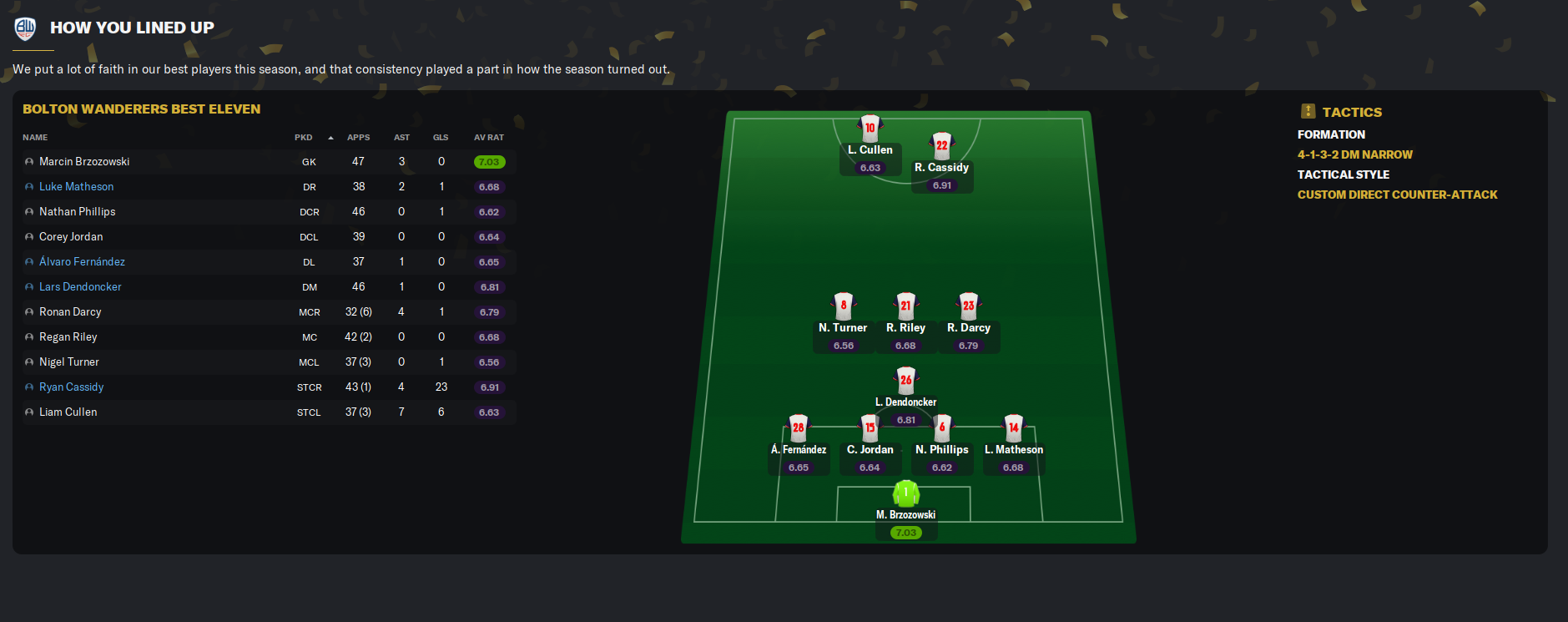The width and height of the screenshot is (1568, 622).
Task: Click M. Brzozowski's goalkeeper shirt on pitch
Action: click(x=906, y=493)
